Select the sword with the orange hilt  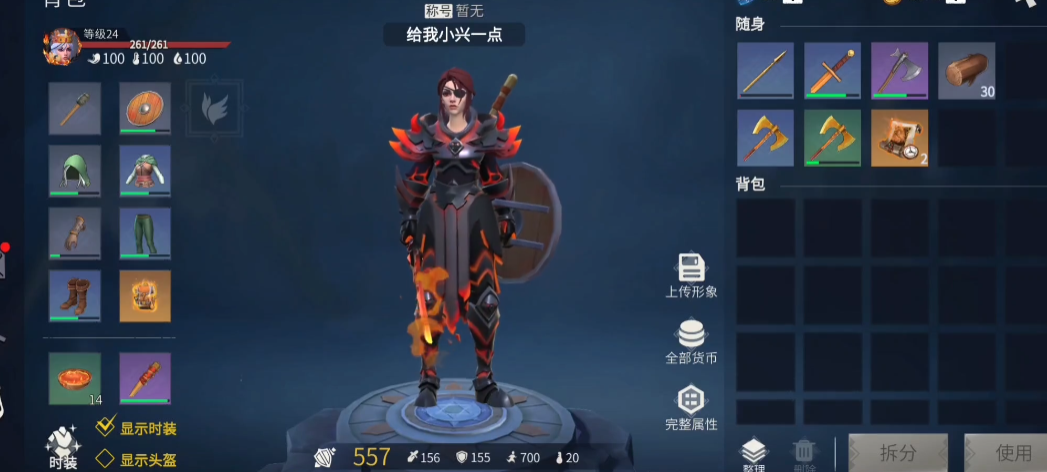point(832,71)
